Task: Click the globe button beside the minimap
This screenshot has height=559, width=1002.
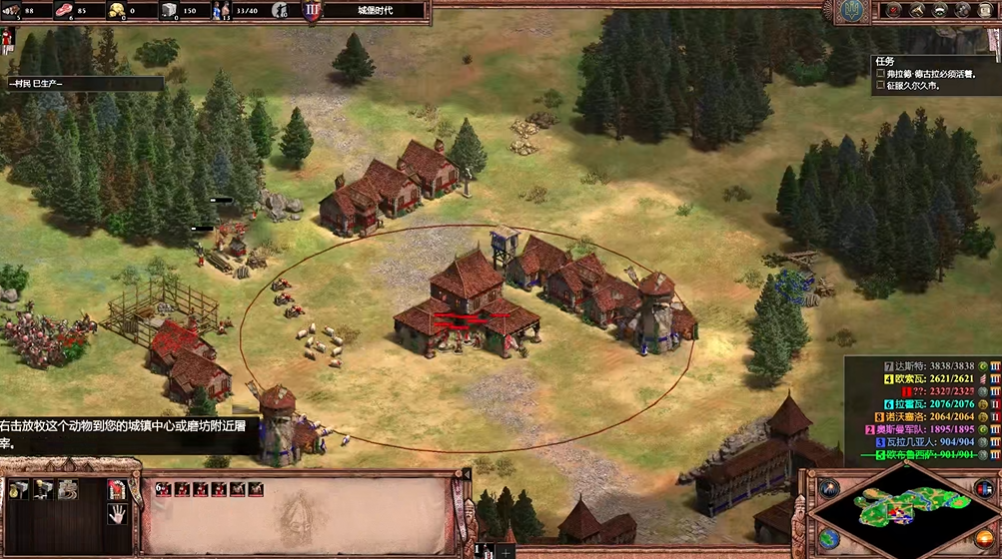Action: 829,538
